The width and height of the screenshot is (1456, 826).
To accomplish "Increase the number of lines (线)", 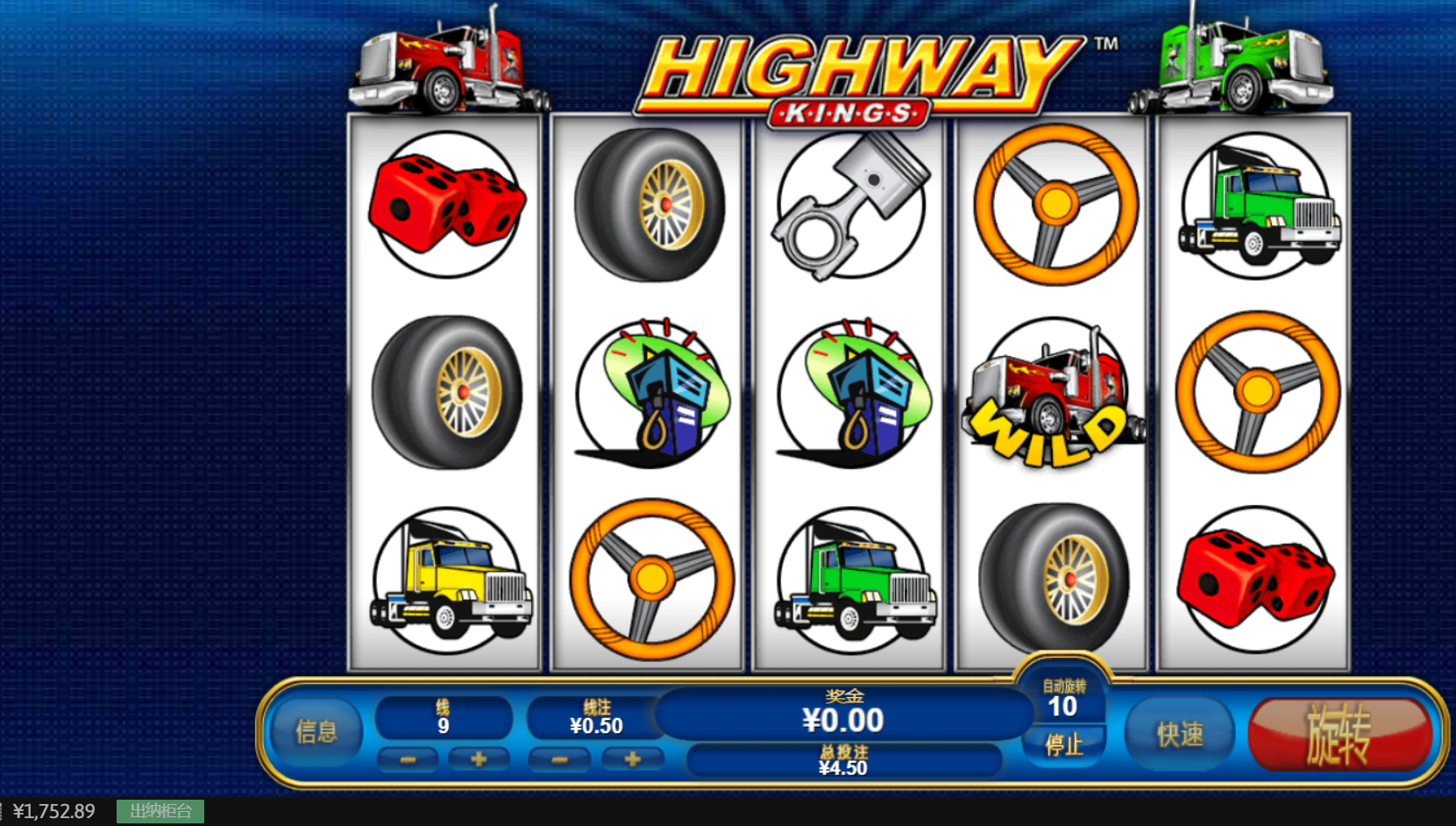I will pyautogui.click(x=479, y=759).
